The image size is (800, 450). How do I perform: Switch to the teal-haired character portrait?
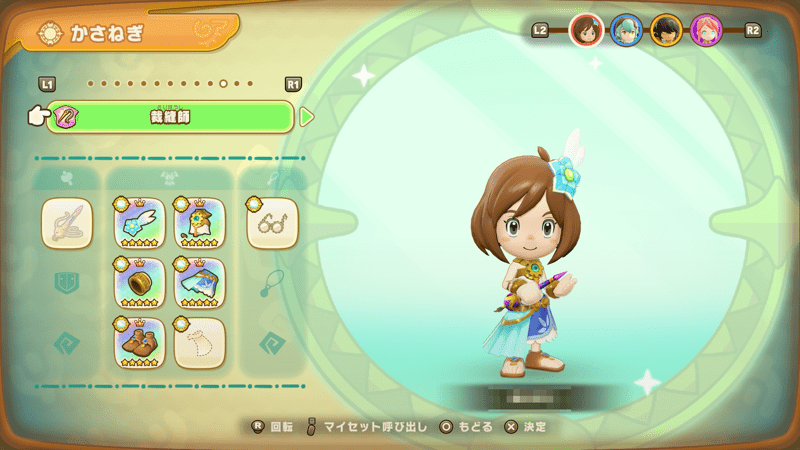[626, 30]
